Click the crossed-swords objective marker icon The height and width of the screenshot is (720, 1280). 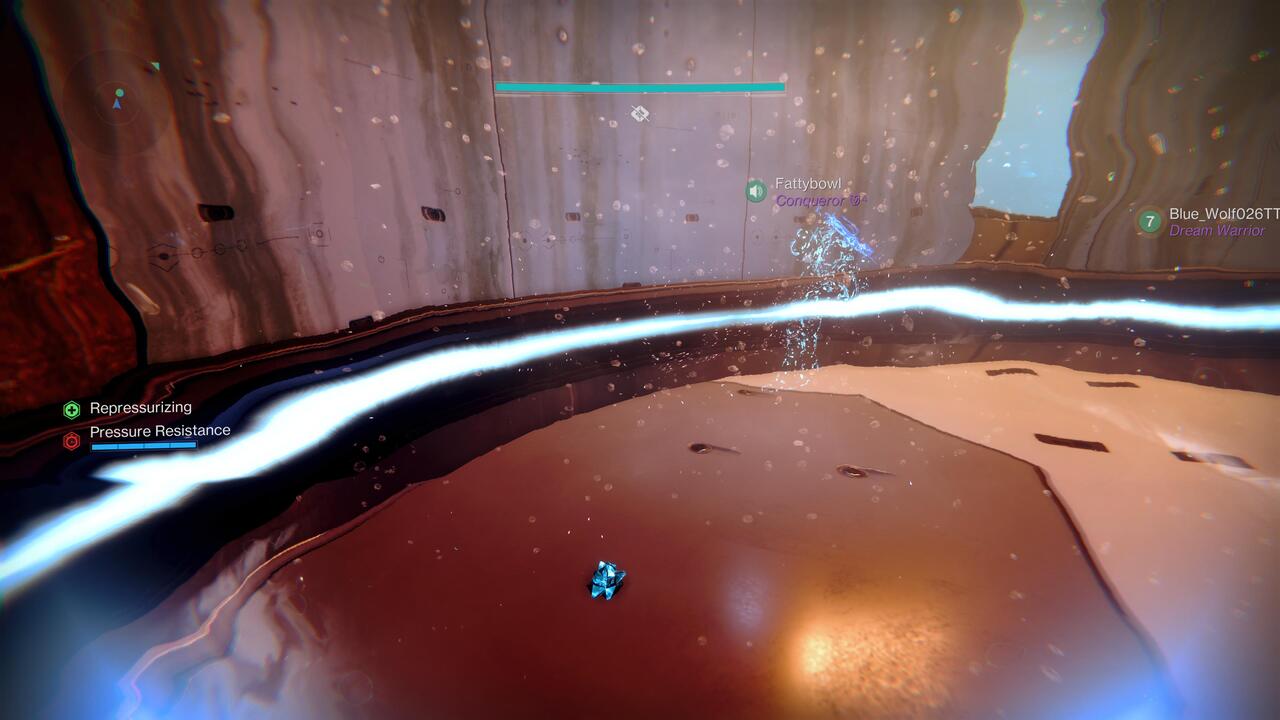pos(639,113)
